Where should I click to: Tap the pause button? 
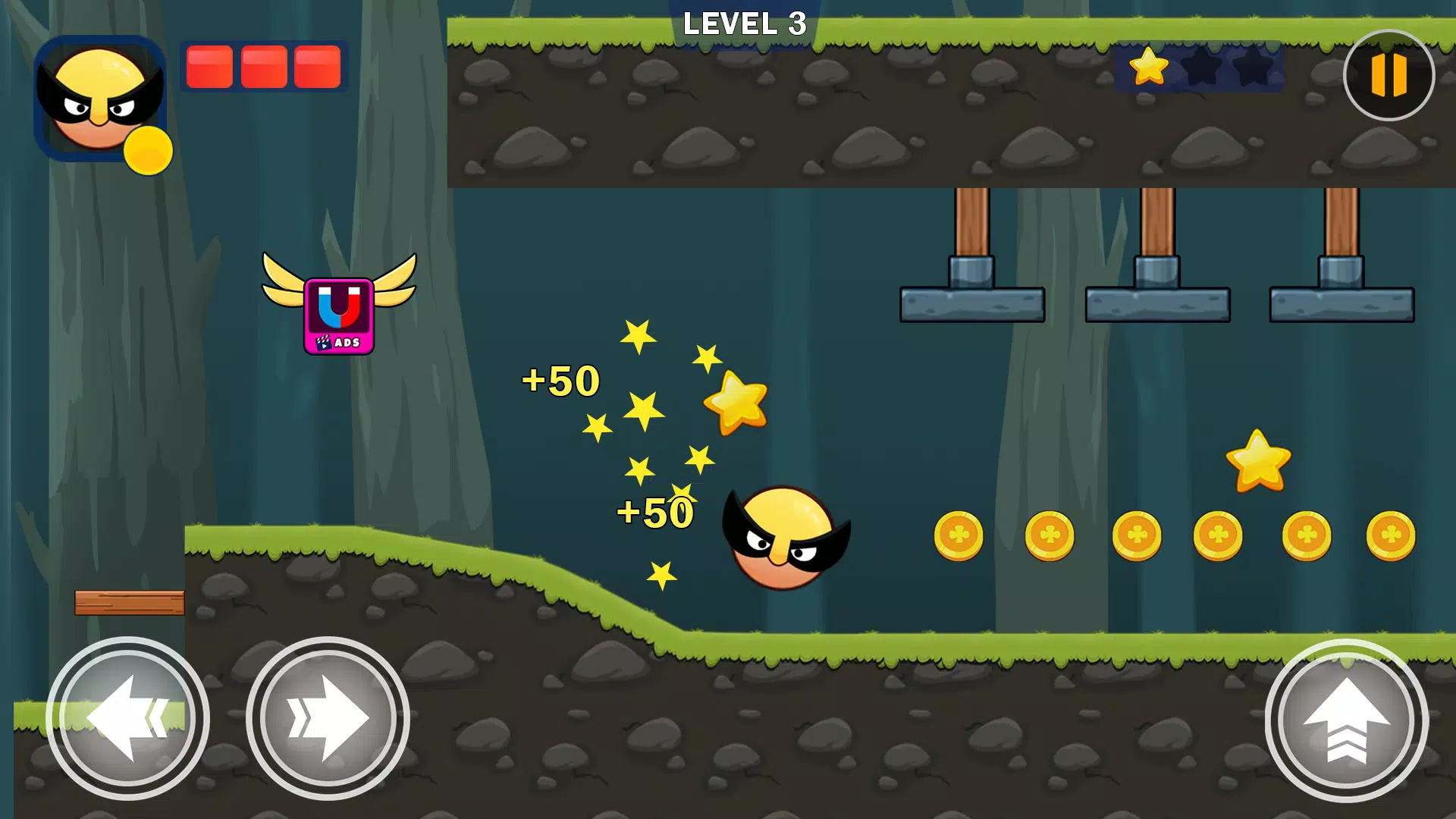1389,74
